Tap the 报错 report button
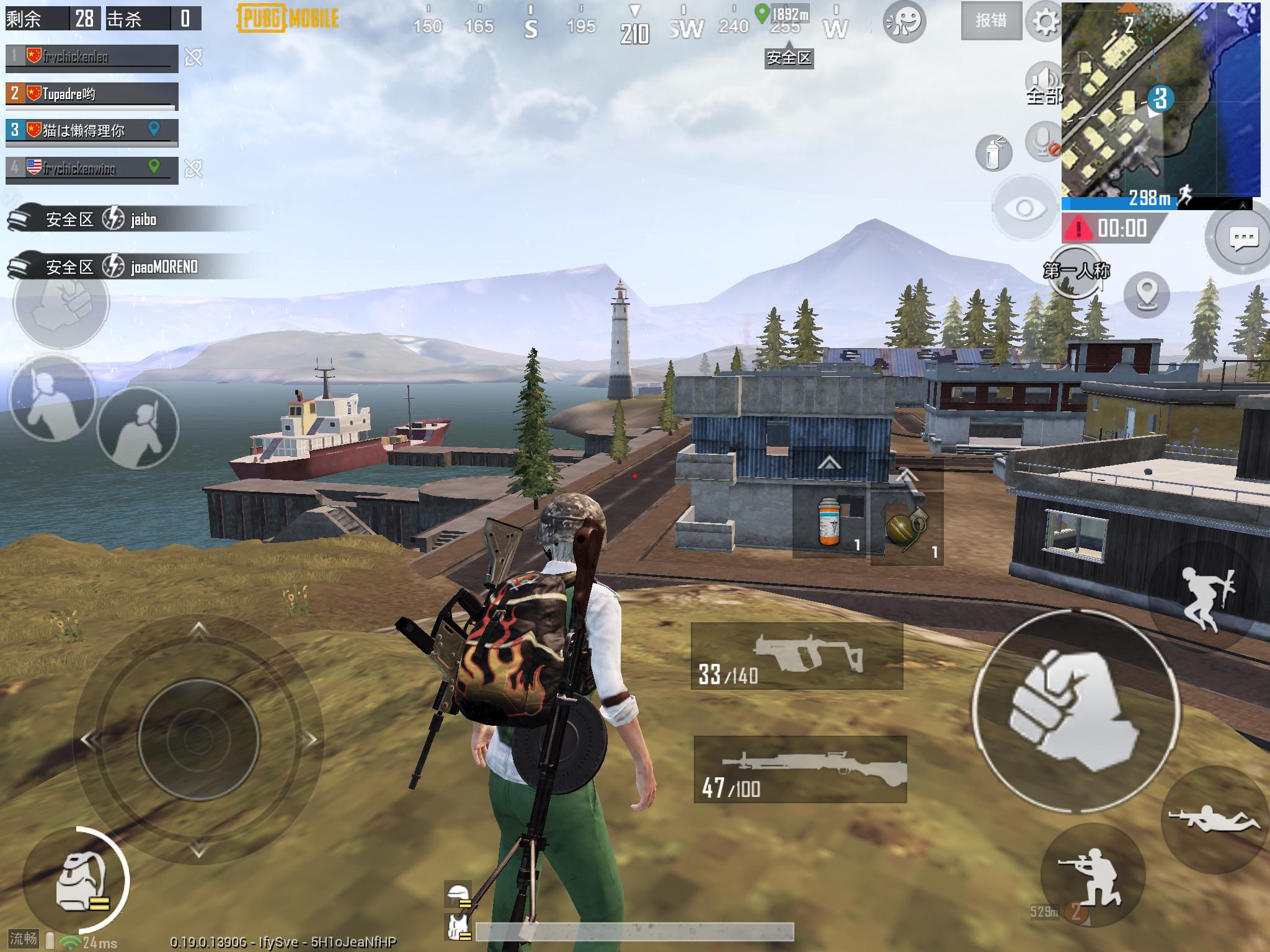 pos(990,21)
